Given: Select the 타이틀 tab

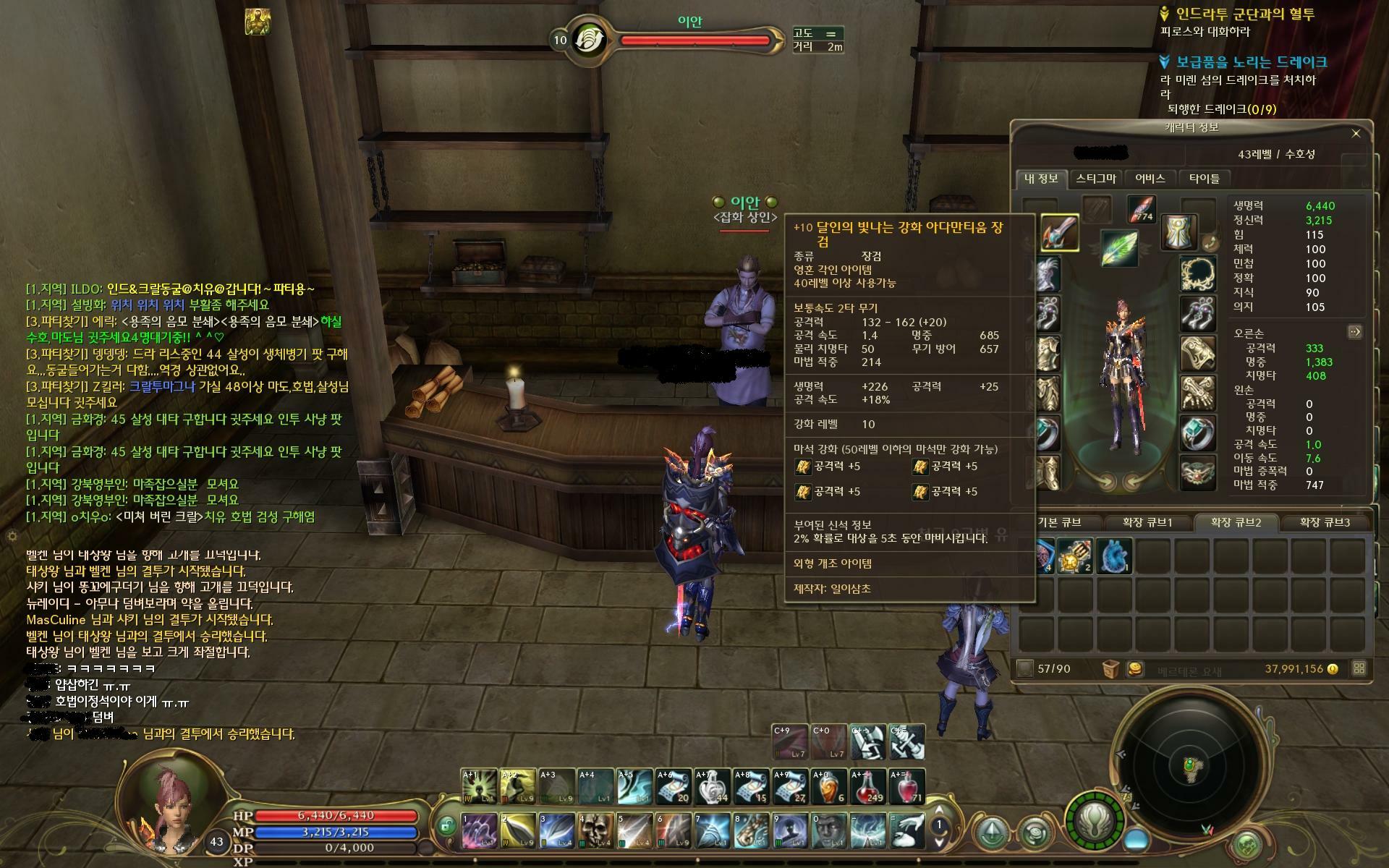Looking at the screenshot, I should pyautogui.click(x=1204, y=178).
